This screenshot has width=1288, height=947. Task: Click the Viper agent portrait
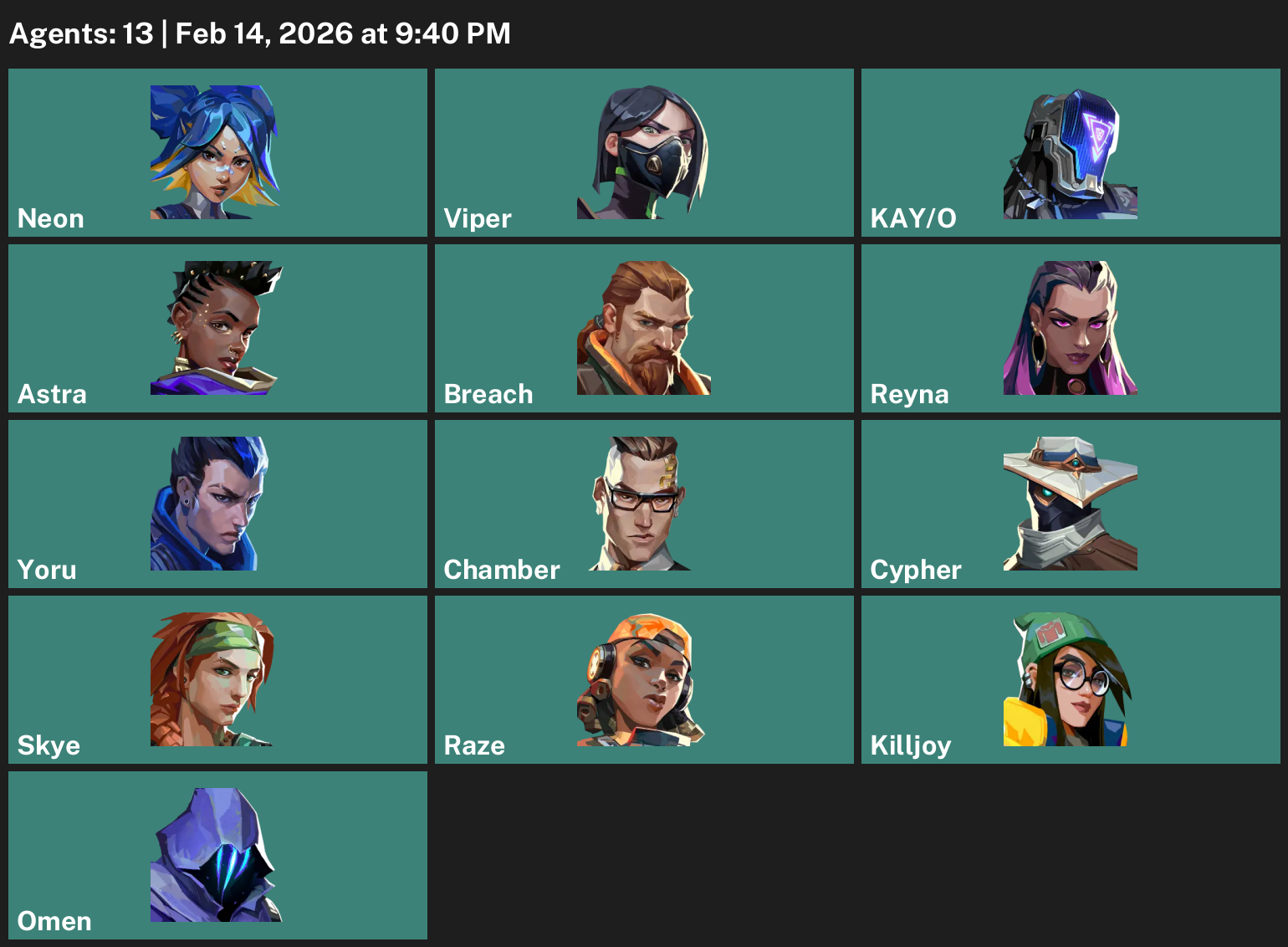[642, 151]
